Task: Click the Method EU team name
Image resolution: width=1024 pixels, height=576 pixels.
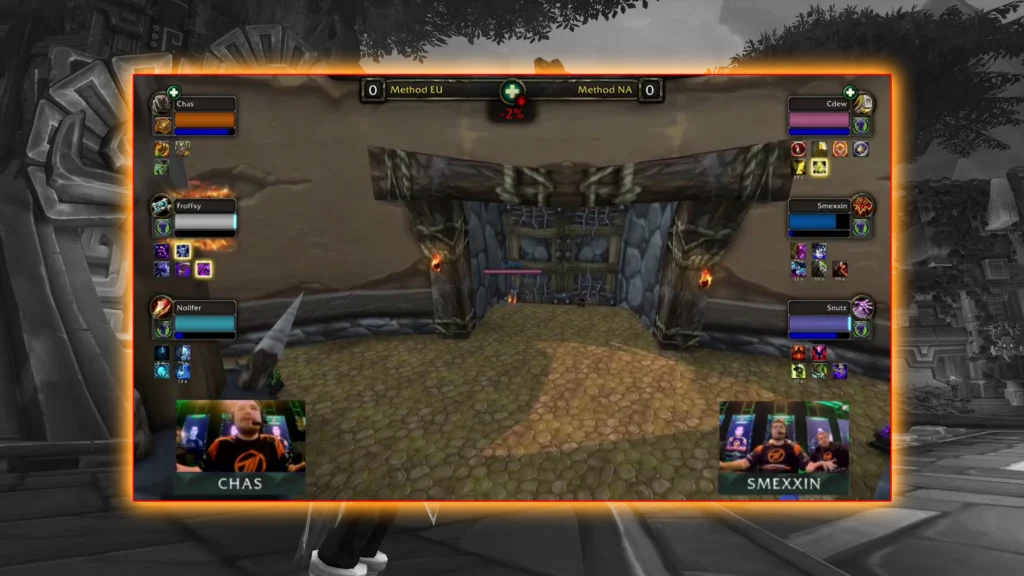Action: coord(416,90)
